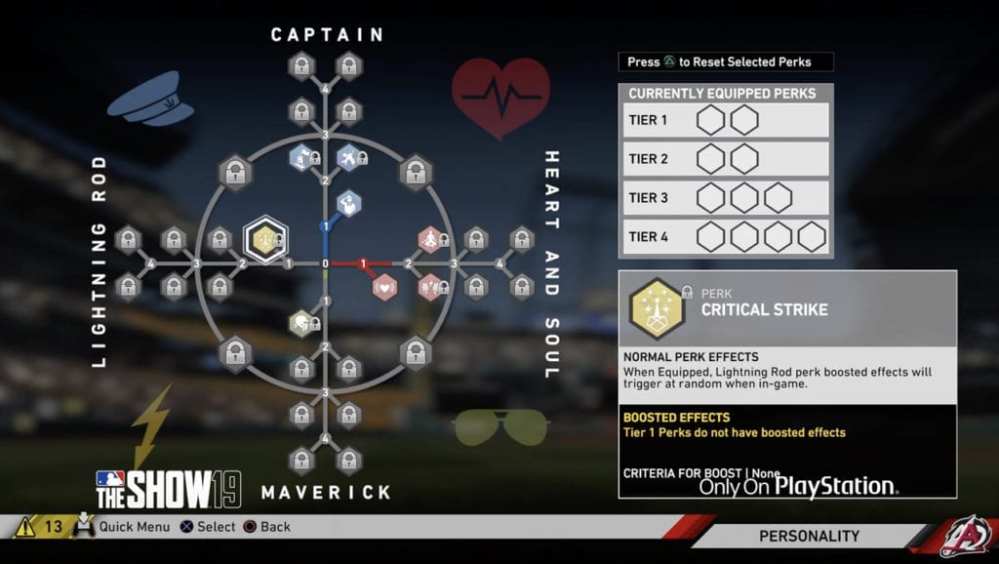Click the Critical Strike perk badge in details panel
This screenshot has width=999, height=564.
(656, 308)
